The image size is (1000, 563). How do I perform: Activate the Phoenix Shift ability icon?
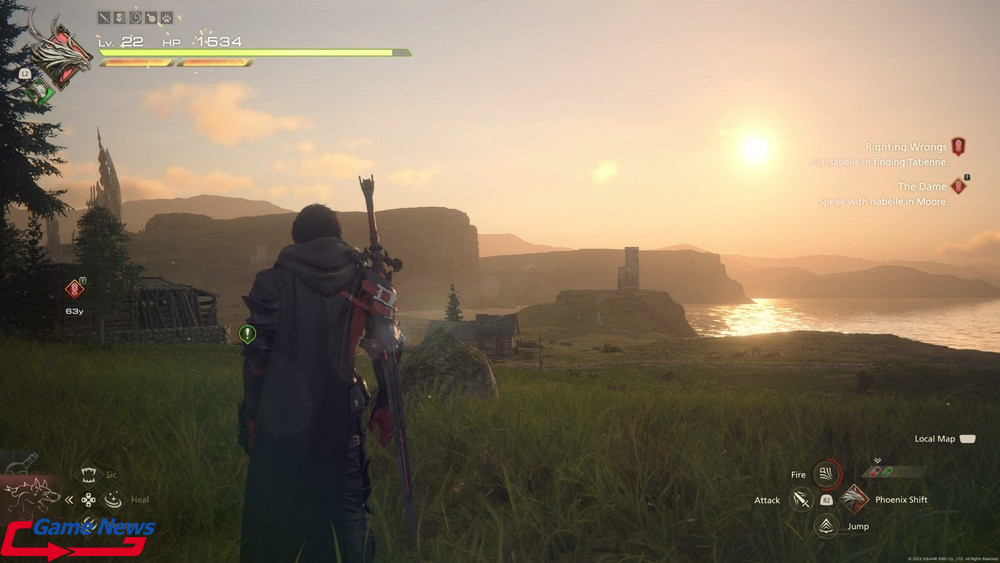pyautogui.click(x=855, y=498)
